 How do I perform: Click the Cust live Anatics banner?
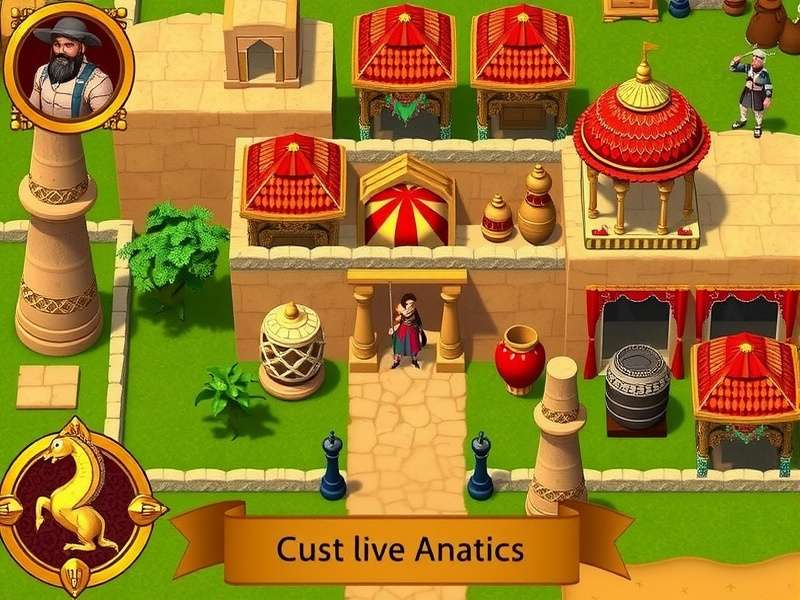pos(400,548)
